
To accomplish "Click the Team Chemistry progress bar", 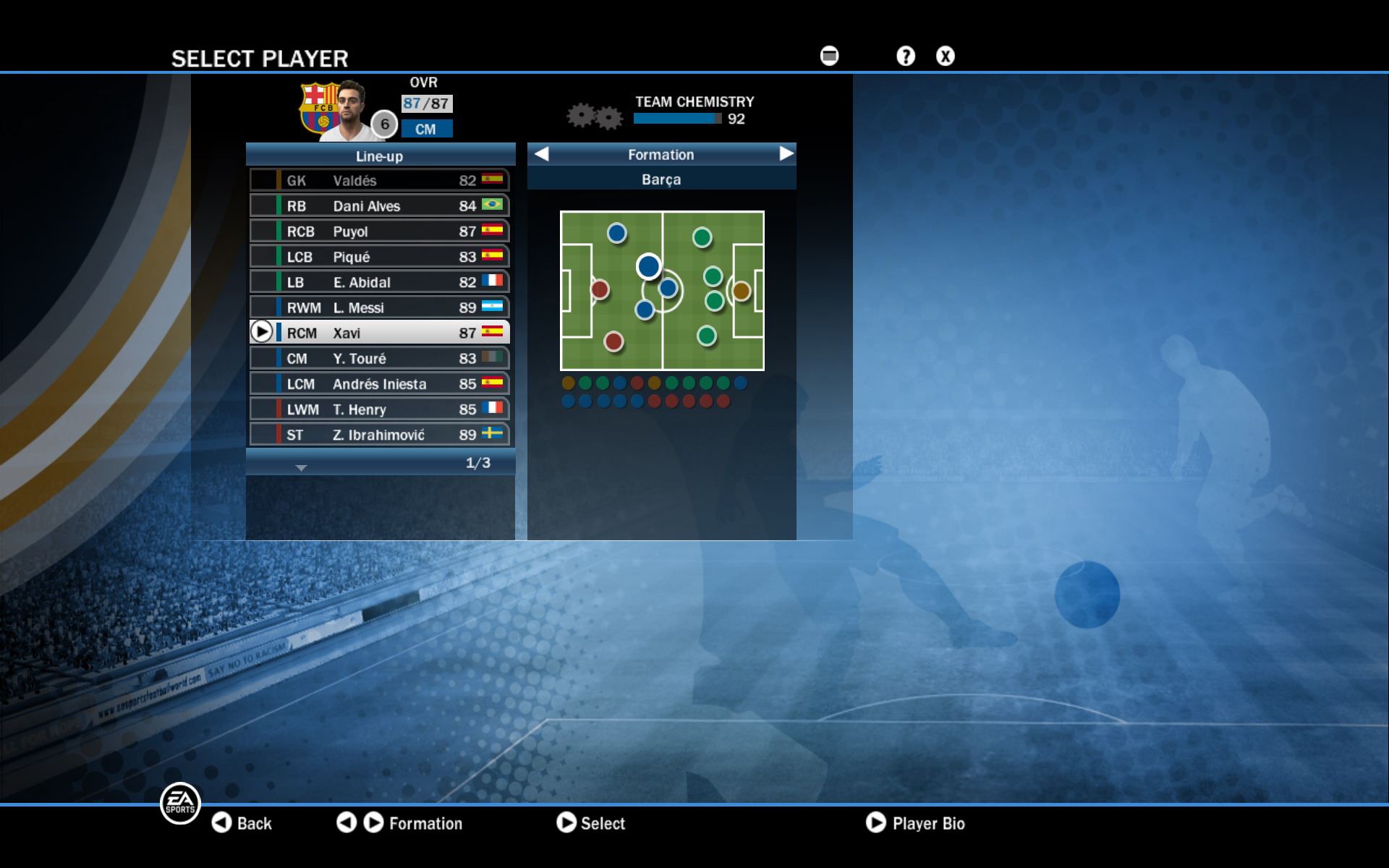I will click(x=676, y=119).
